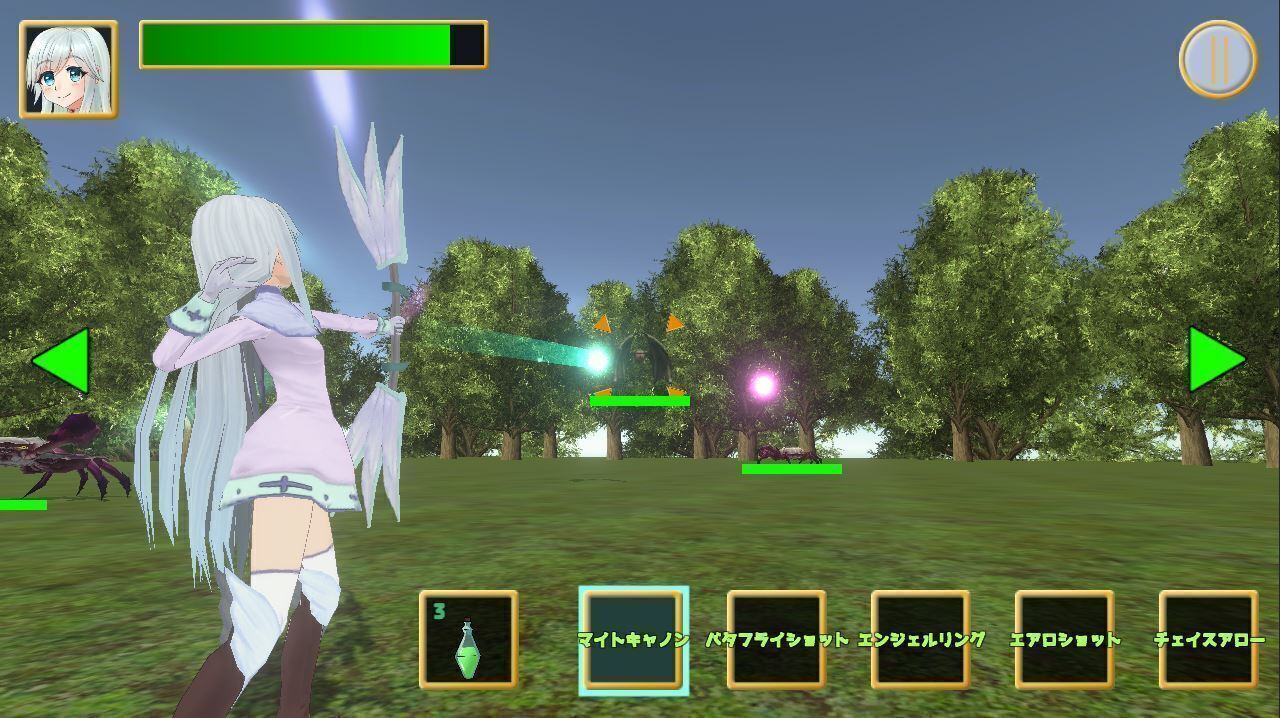Fire the チェイスアロー skill

[x=1208, y=640]
